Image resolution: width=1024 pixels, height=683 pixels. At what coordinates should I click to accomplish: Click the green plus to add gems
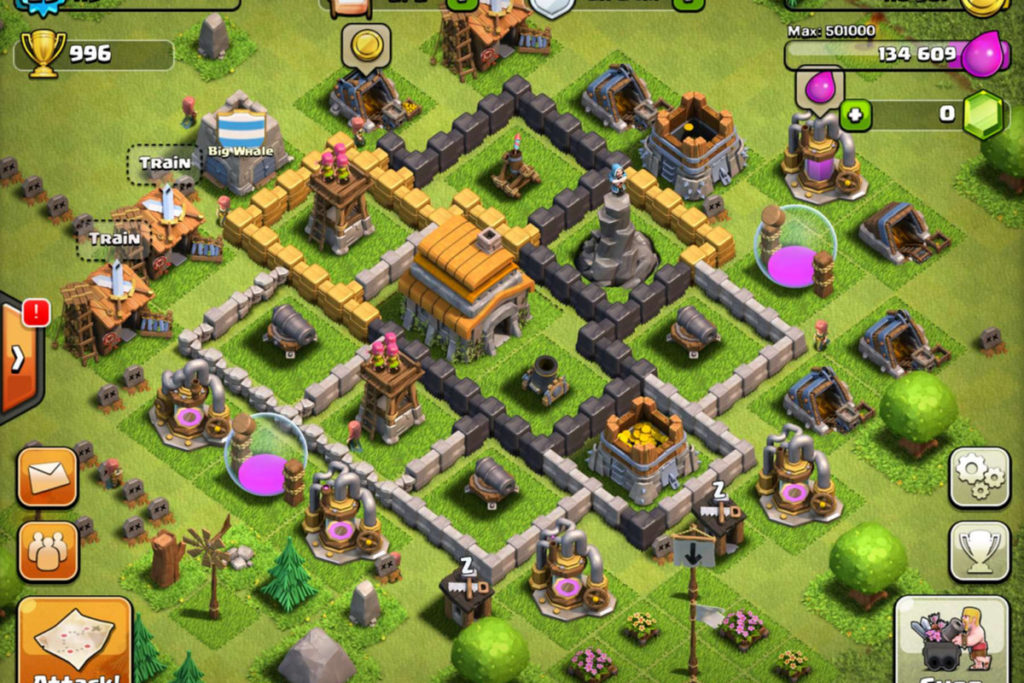(x=854, y=114)
